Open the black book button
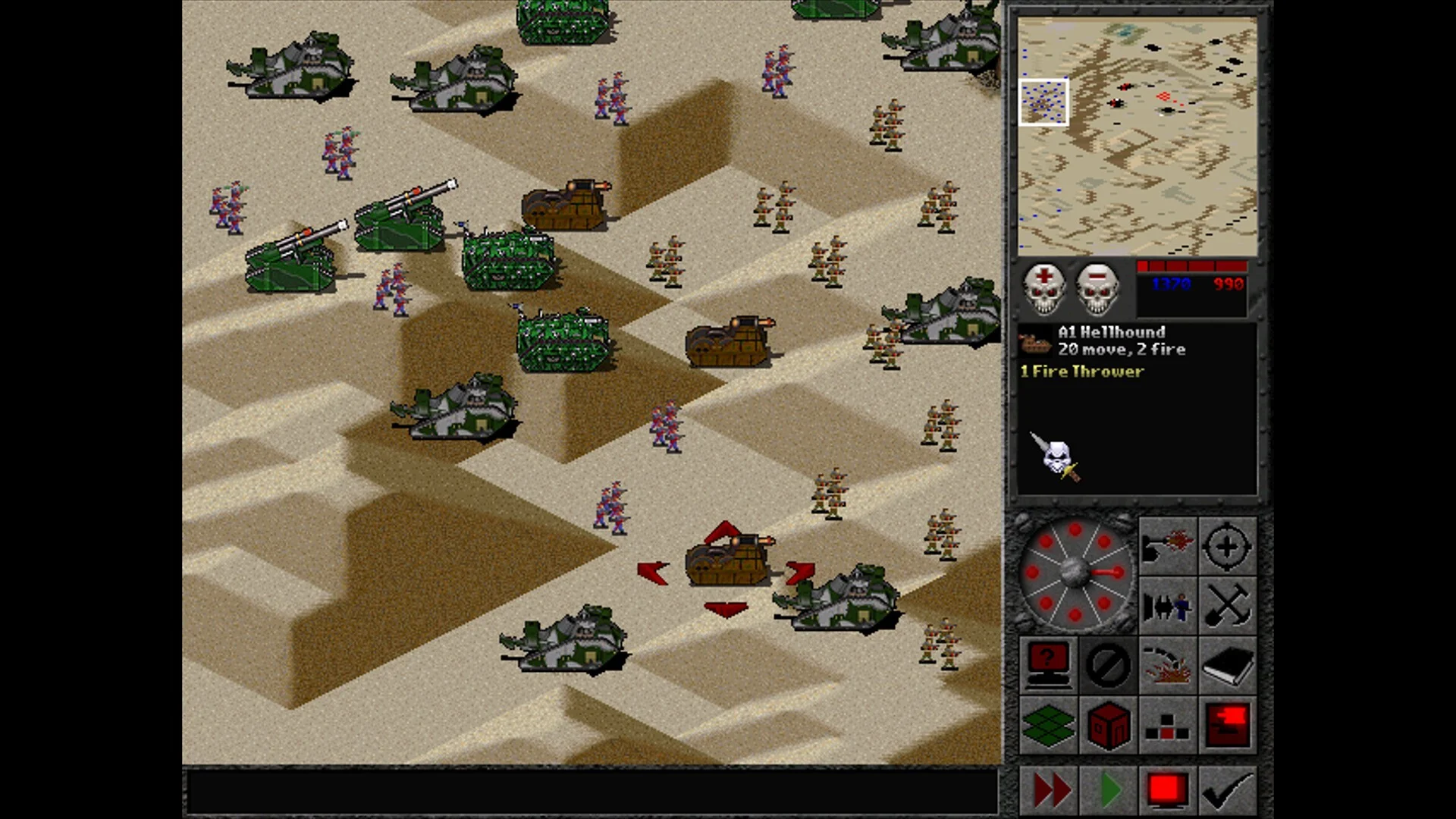The width and height of the screenshot is (1456, 819). [x=1227, y=665]
